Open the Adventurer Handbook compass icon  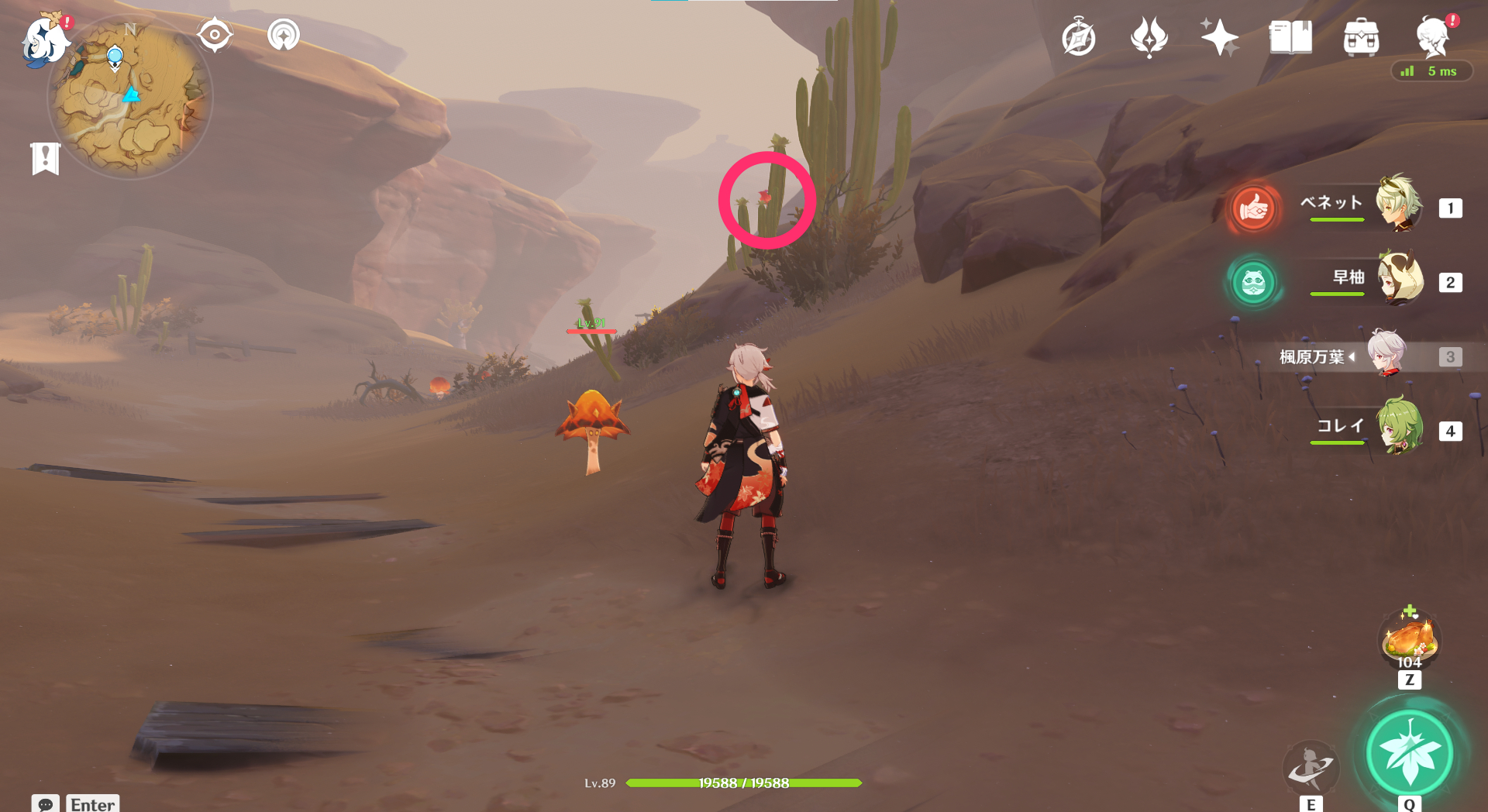pos(1080,36)
